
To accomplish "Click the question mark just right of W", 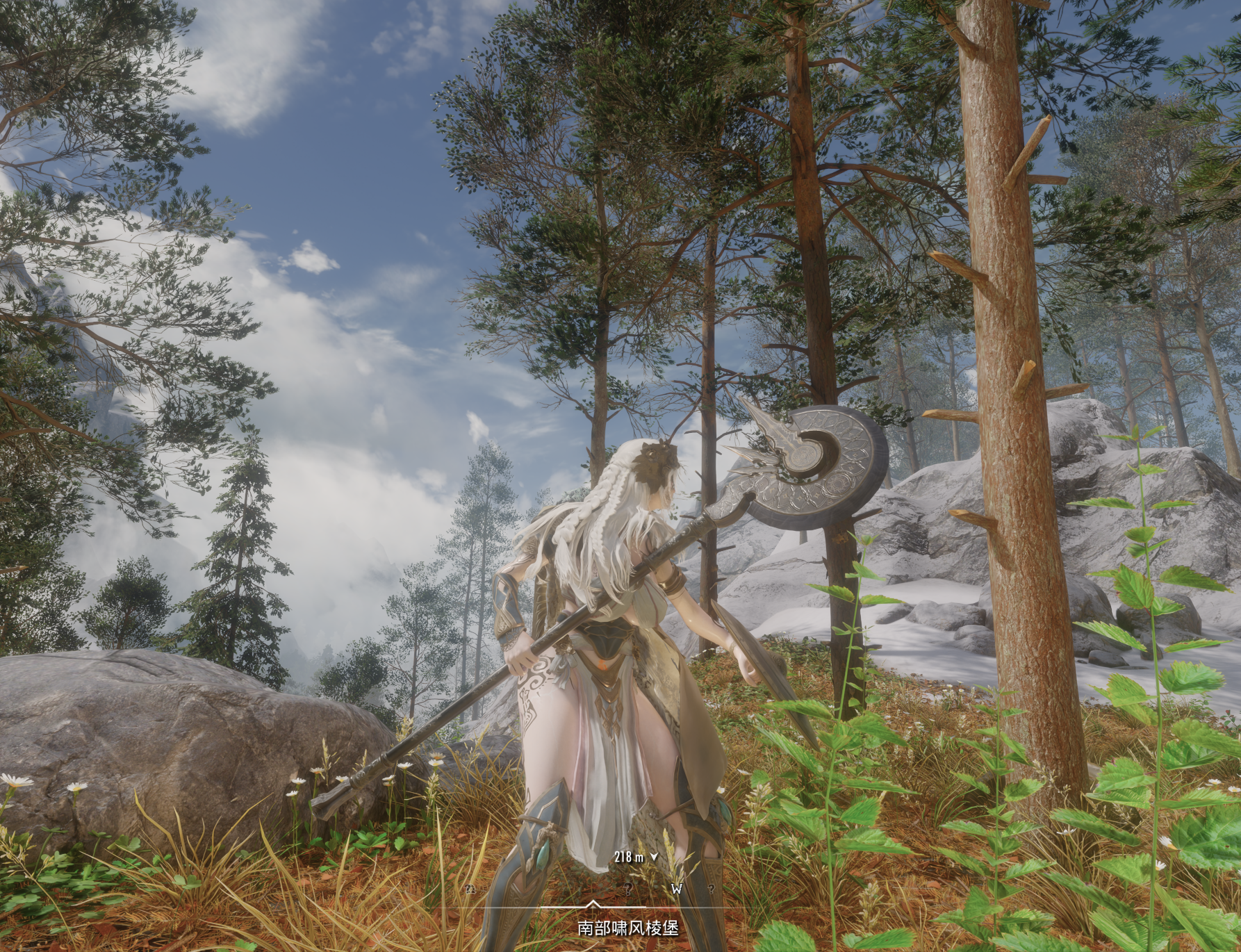I will click(x=712, y=889).
